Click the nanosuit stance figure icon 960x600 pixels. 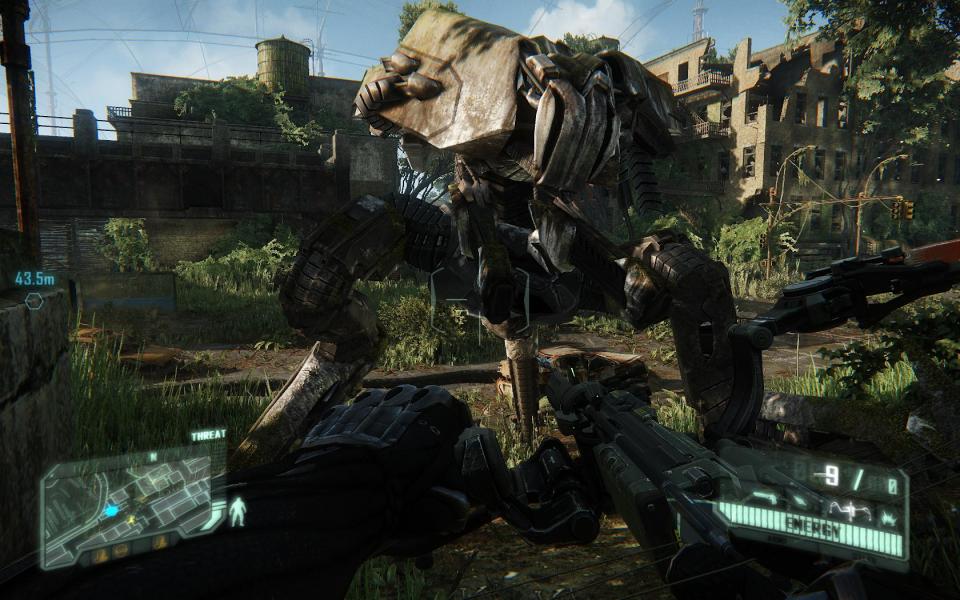(x=237, y=511)
